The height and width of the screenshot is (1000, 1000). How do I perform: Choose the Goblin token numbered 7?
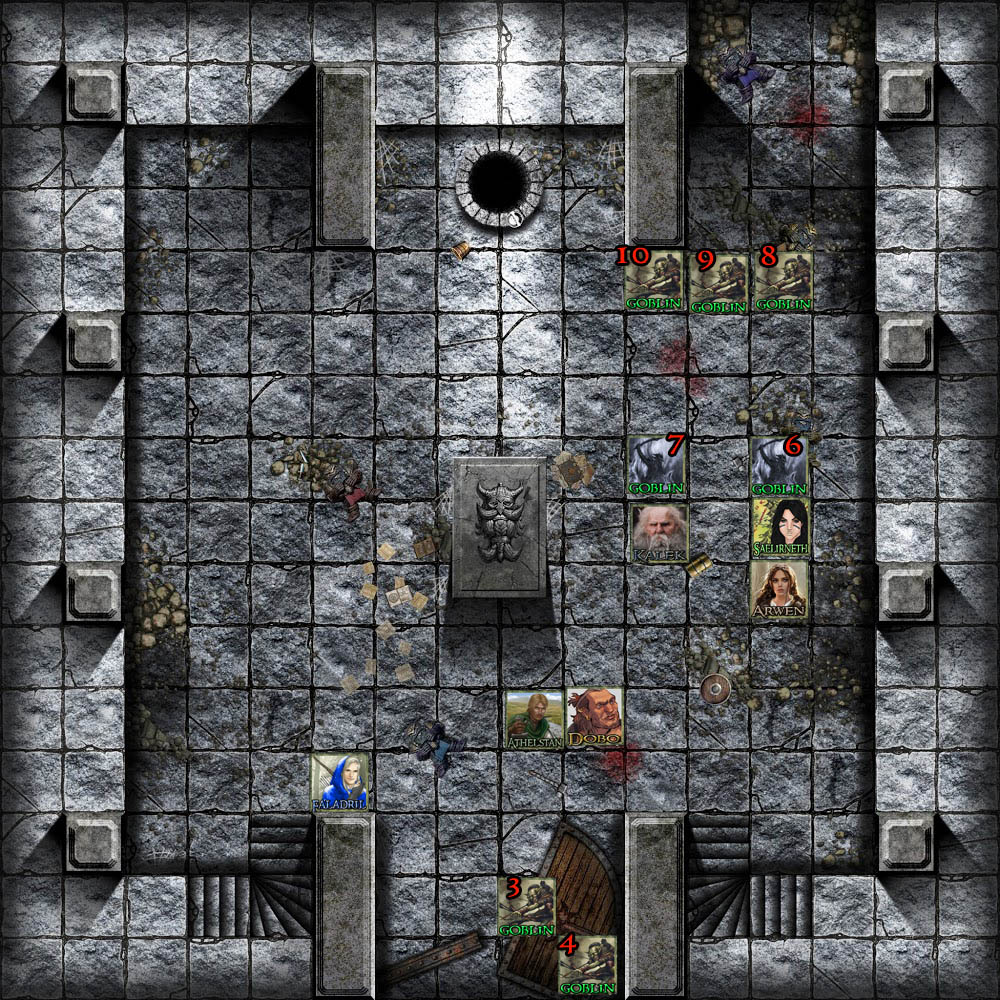pos(657,467)
